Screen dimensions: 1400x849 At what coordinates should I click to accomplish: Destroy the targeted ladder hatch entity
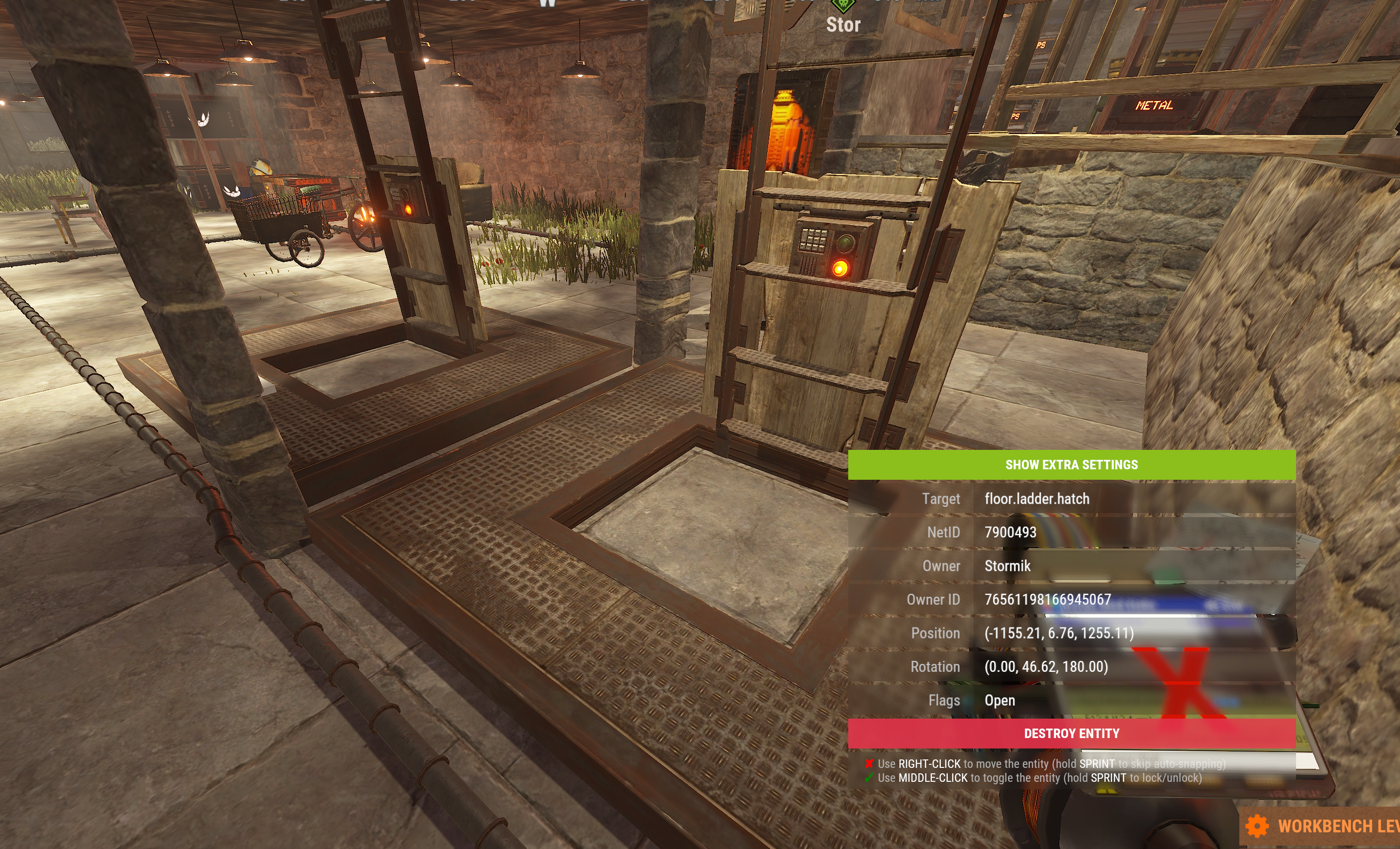point(1071,734)
